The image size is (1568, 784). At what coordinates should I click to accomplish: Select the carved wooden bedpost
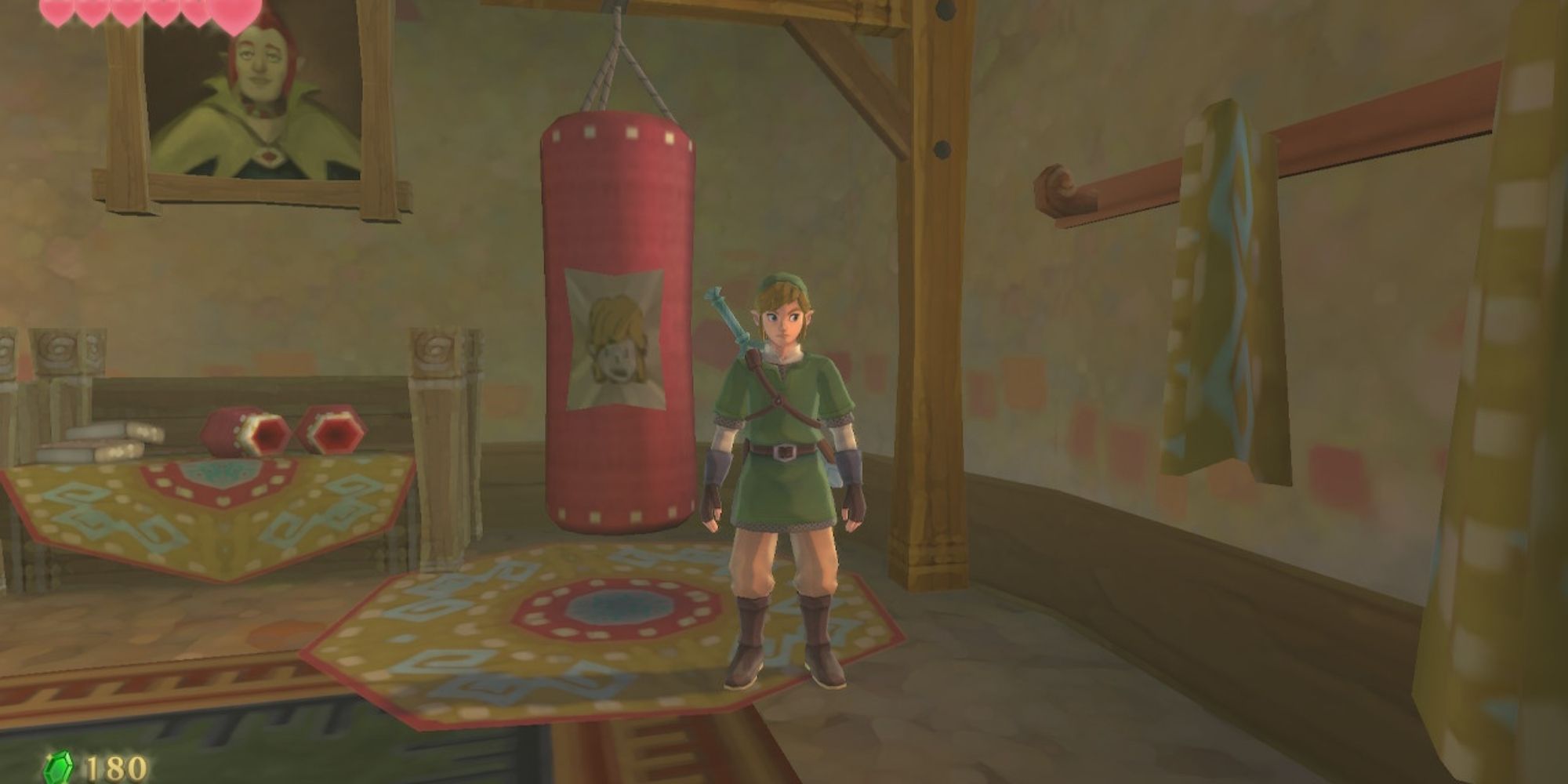click(x=435, y=392)
